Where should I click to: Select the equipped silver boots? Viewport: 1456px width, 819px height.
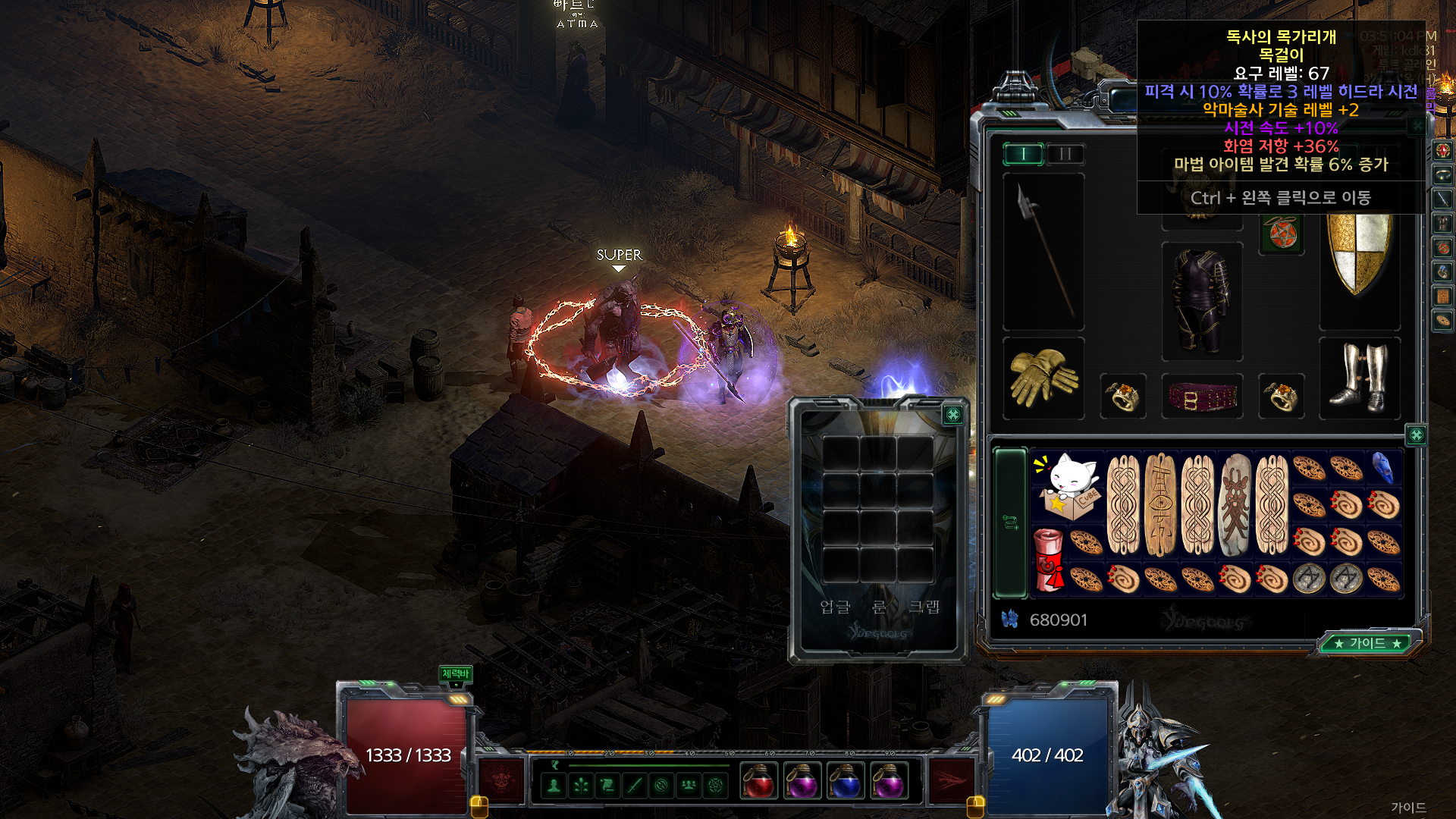[1359, 378]
